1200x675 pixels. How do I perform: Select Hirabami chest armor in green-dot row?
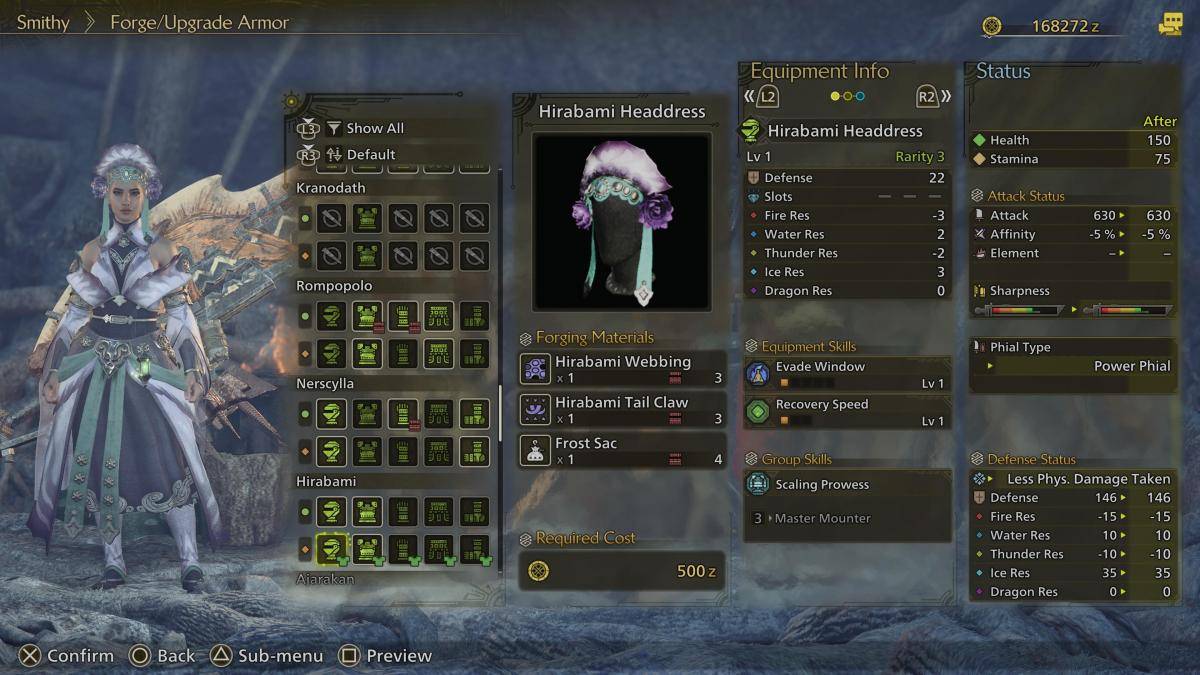pos(367,512)
